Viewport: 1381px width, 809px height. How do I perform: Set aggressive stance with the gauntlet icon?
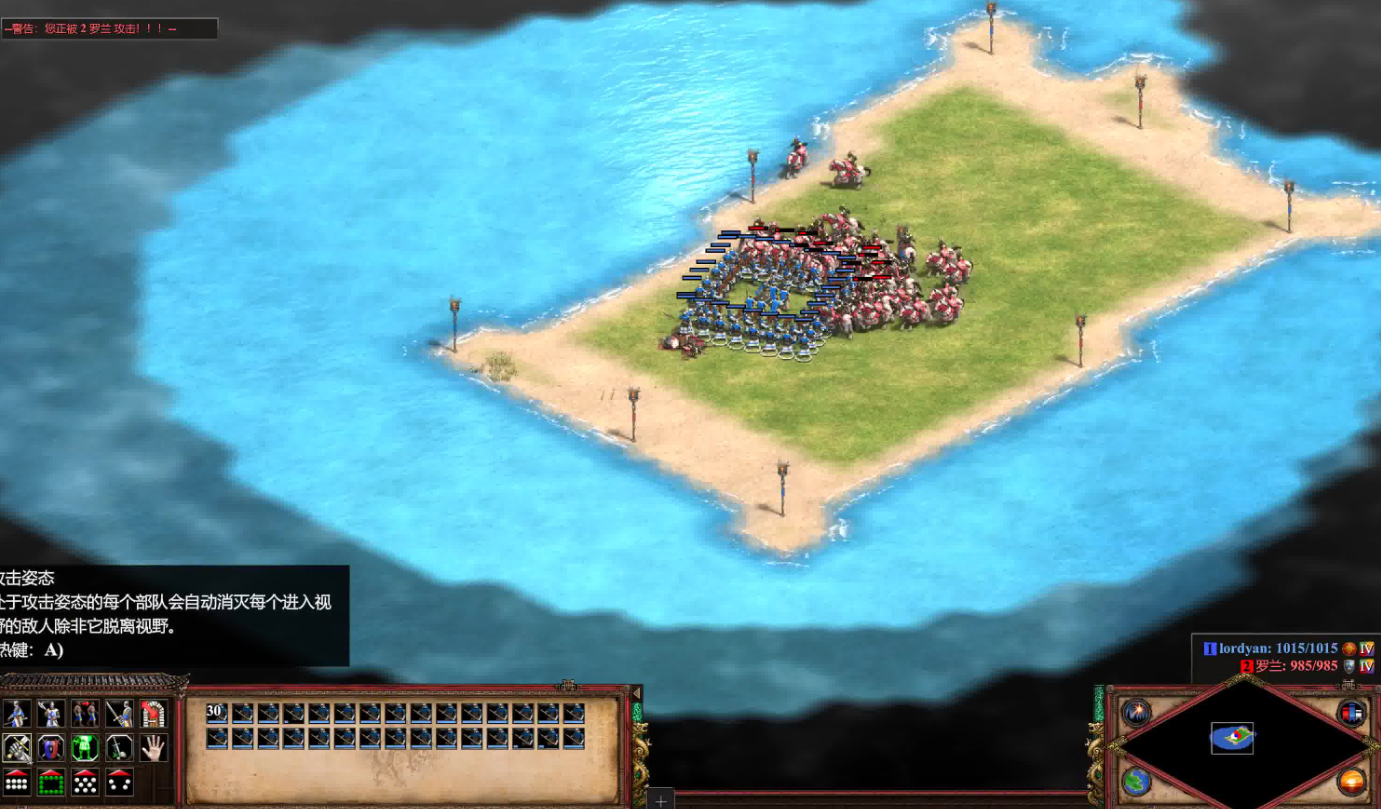(x=16, y=748)
